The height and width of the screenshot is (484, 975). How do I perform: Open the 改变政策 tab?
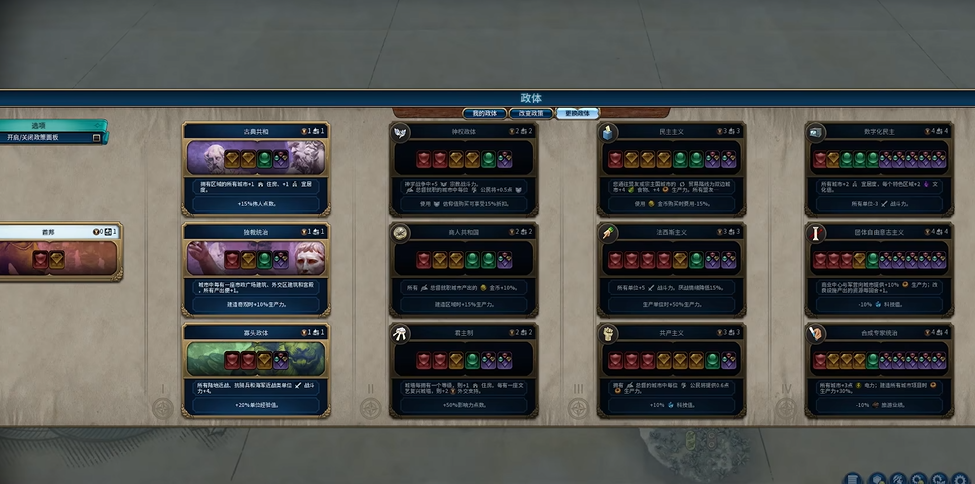coord(531,113)
